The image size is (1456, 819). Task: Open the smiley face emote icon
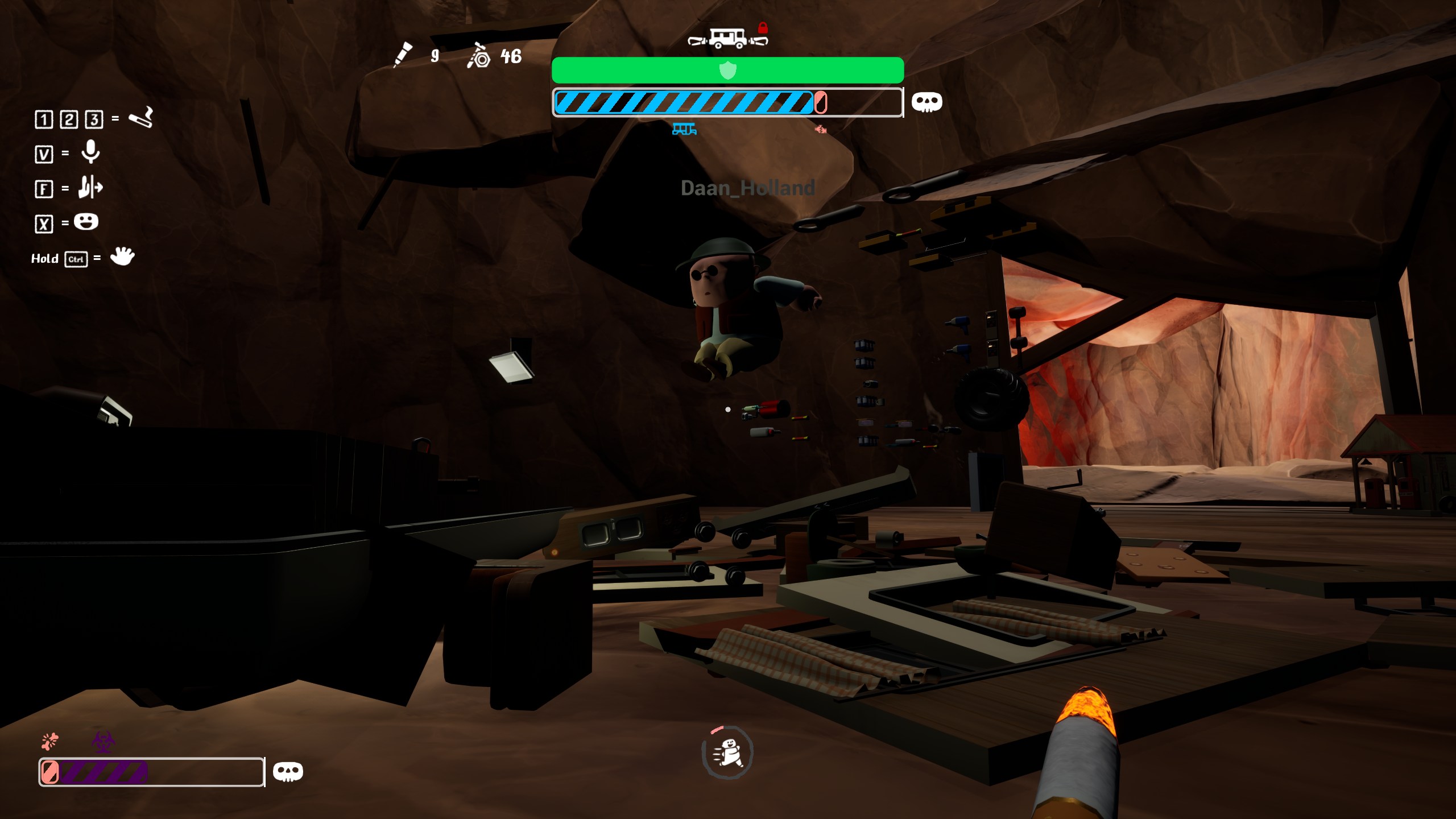86,222
